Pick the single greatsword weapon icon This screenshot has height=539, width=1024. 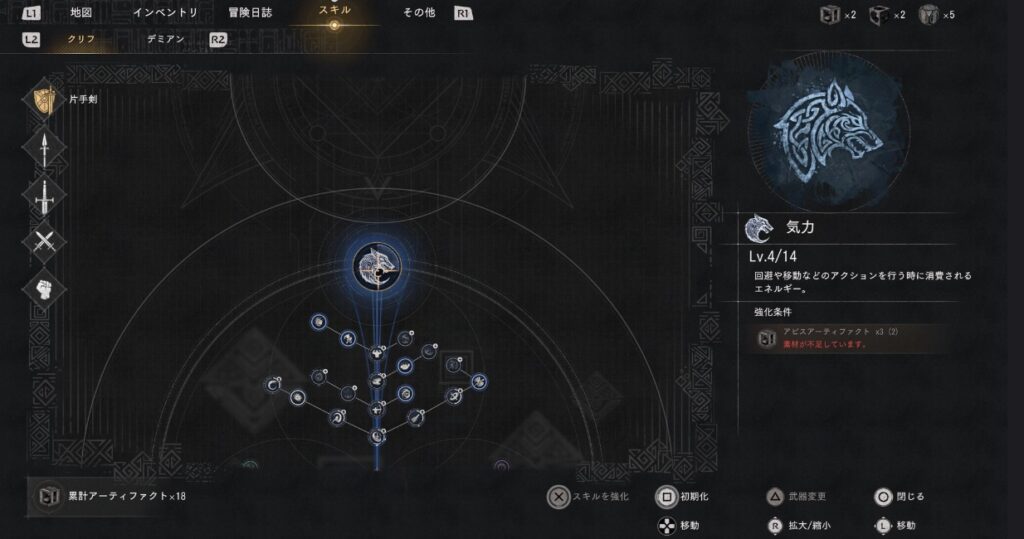[x=45, y=195]
